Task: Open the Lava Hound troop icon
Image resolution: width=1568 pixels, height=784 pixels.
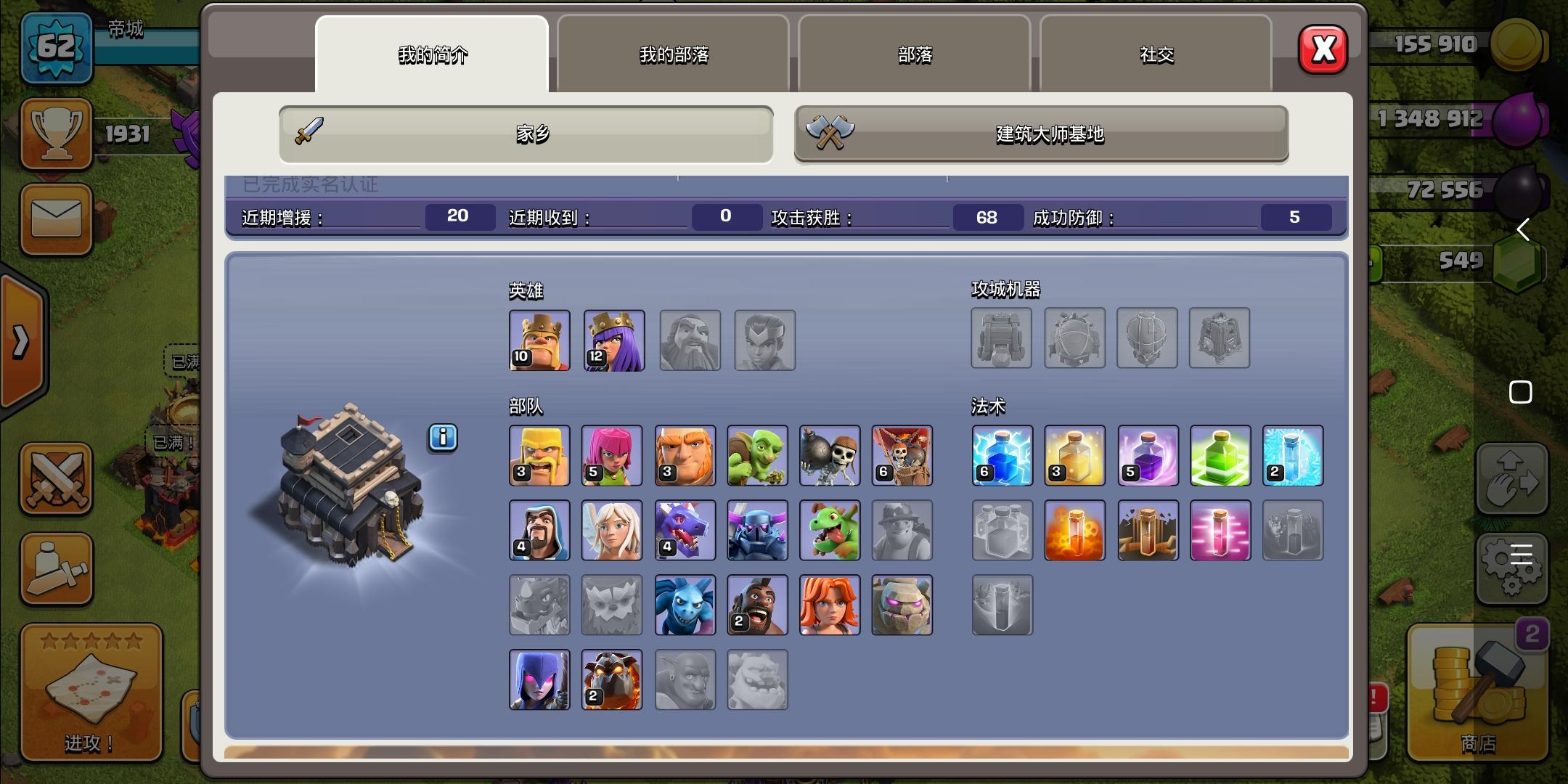Action: click(x=613, y=678)
